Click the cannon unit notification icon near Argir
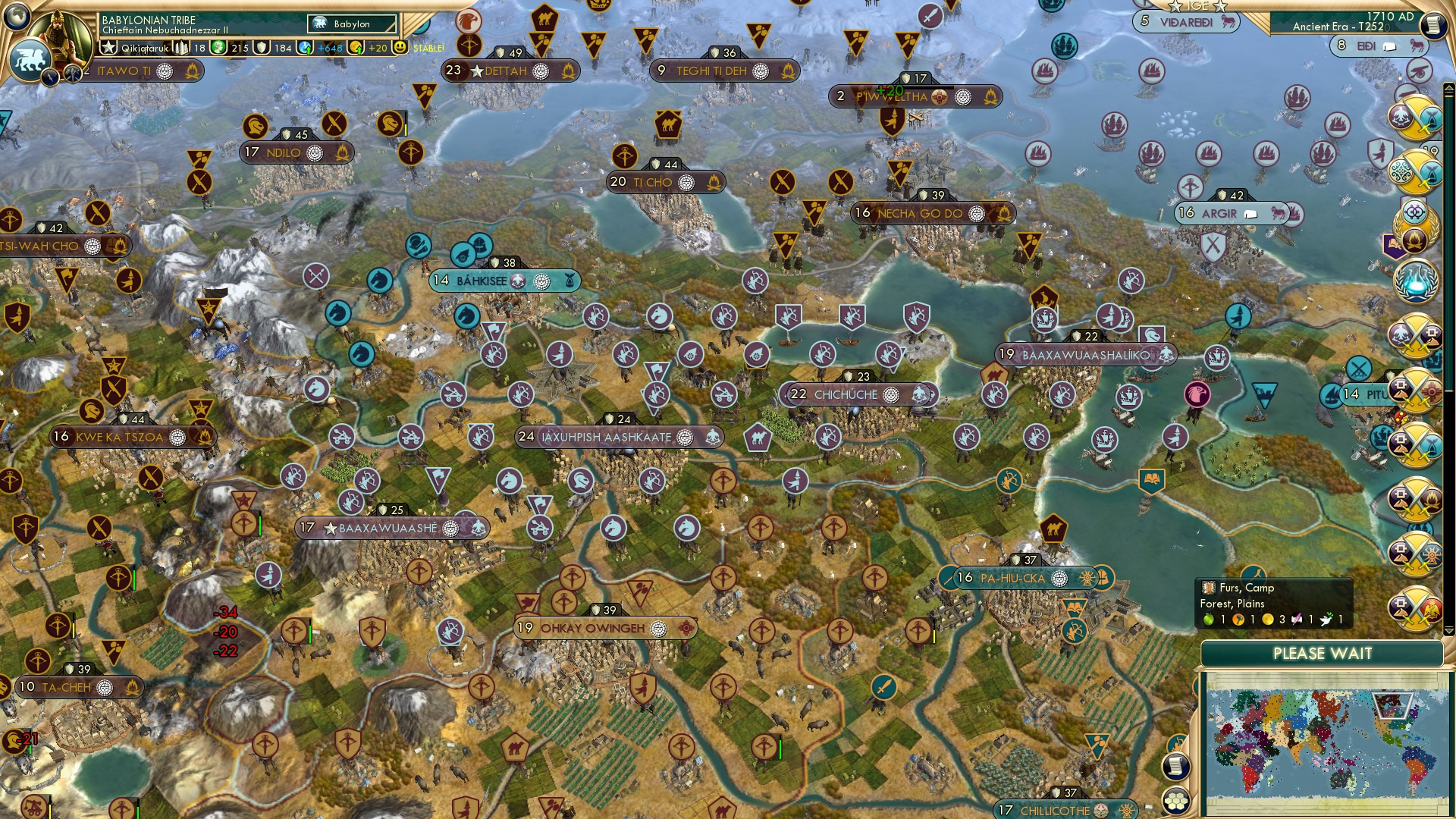 point(1419,73)
